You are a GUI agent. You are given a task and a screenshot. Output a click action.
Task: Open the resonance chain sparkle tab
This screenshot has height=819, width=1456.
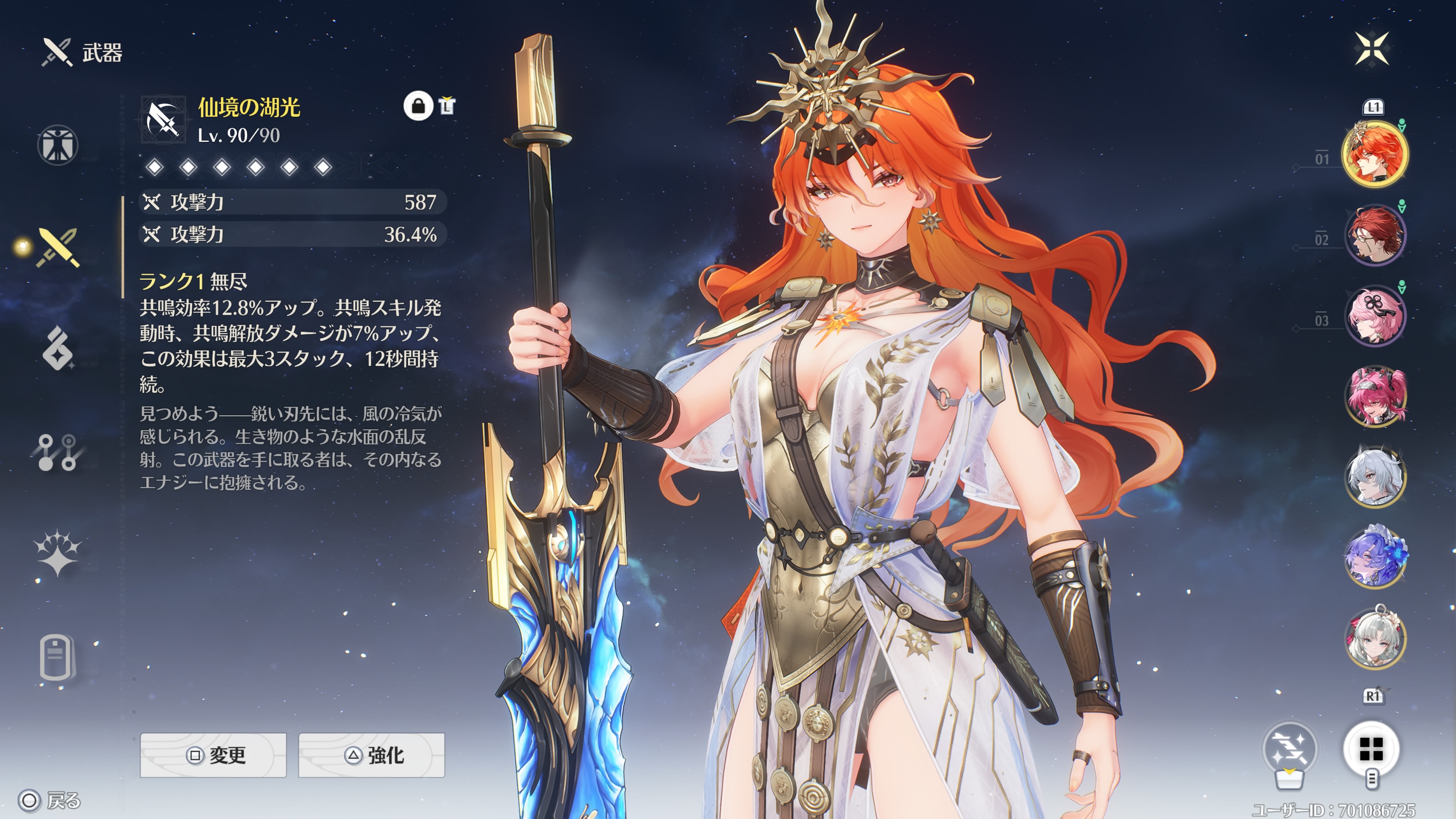click(58, 554)
